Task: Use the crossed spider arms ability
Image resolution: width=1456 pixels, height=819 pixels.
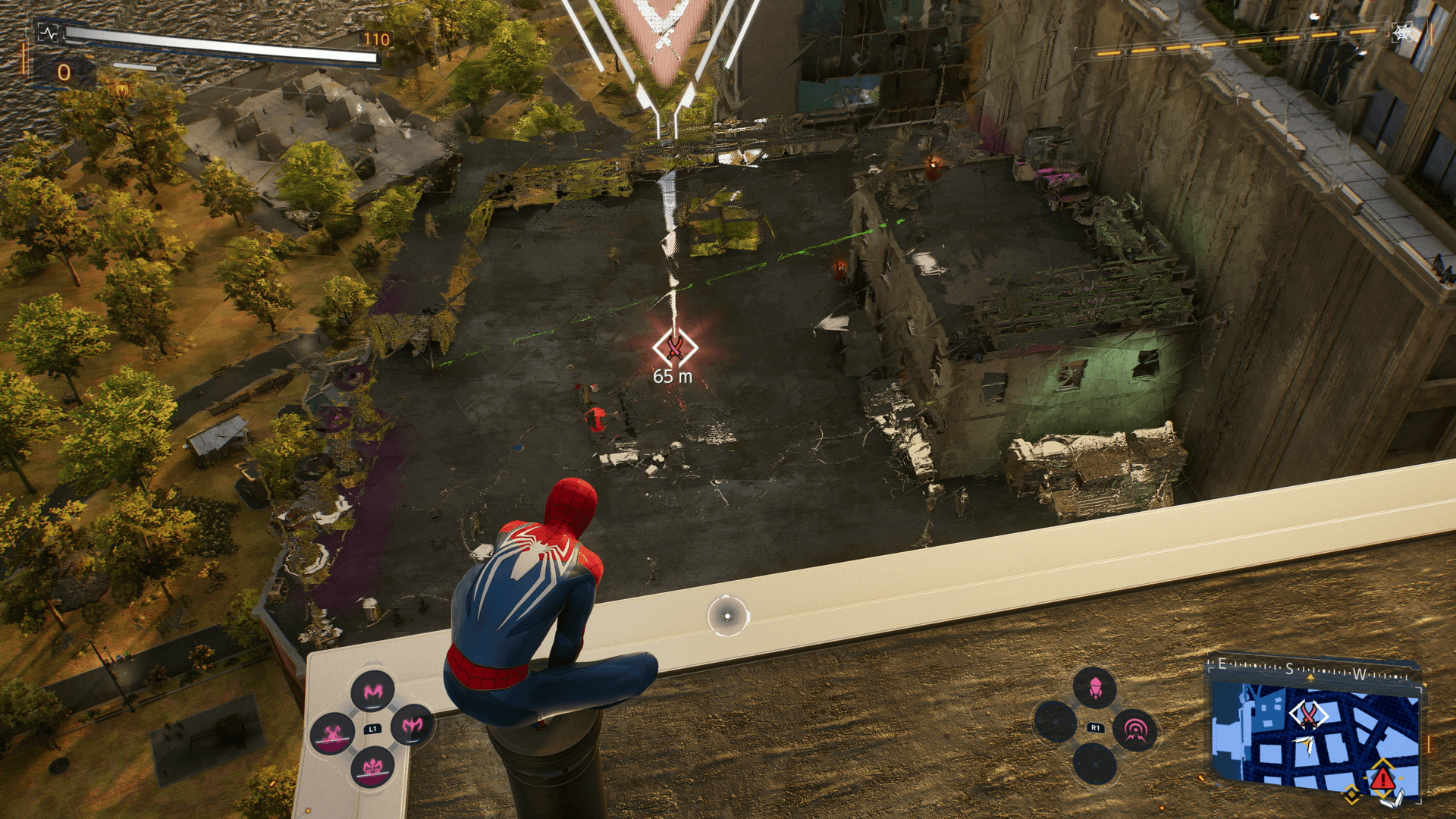Action: [x=332, y=733]
